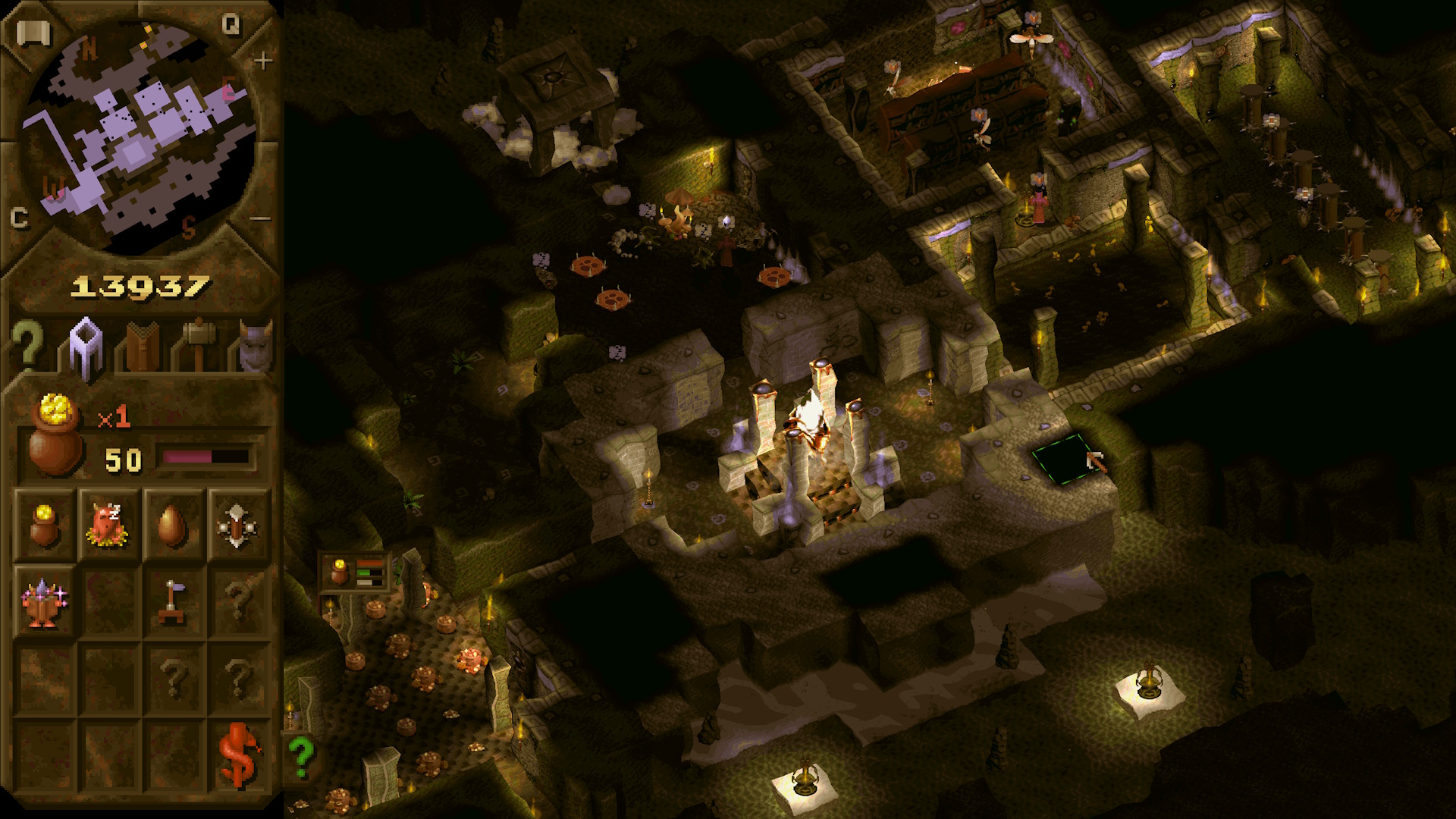Screen dimensions: 1456x819
Task: Pick the Library room icon
Action: point(44,602)
